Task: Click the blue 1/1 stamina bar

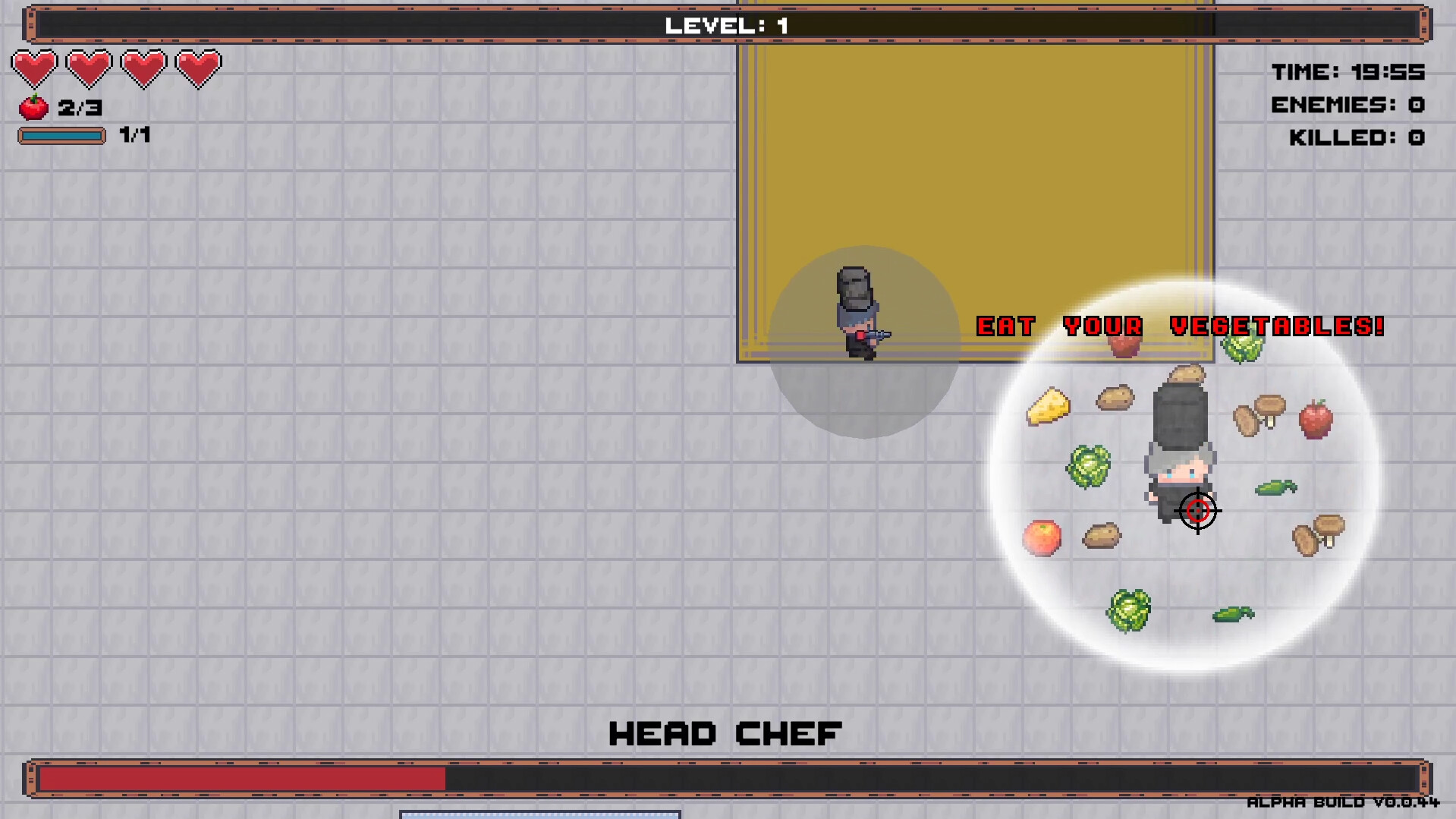Action: [x=62, y=136]
